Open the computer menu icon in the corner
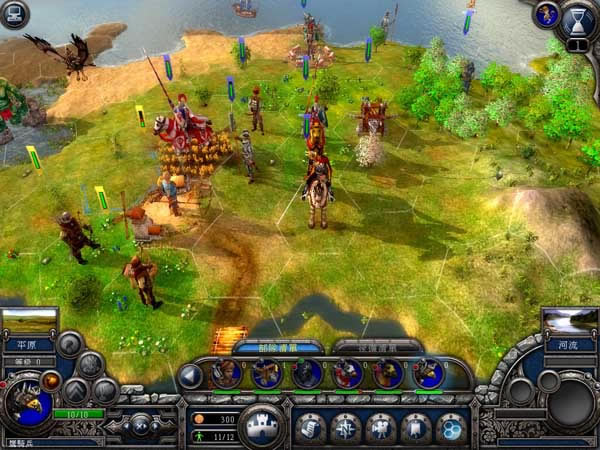The height and width of the screenshot is (450, 600). pyautogui.click(x=15, y=13)
